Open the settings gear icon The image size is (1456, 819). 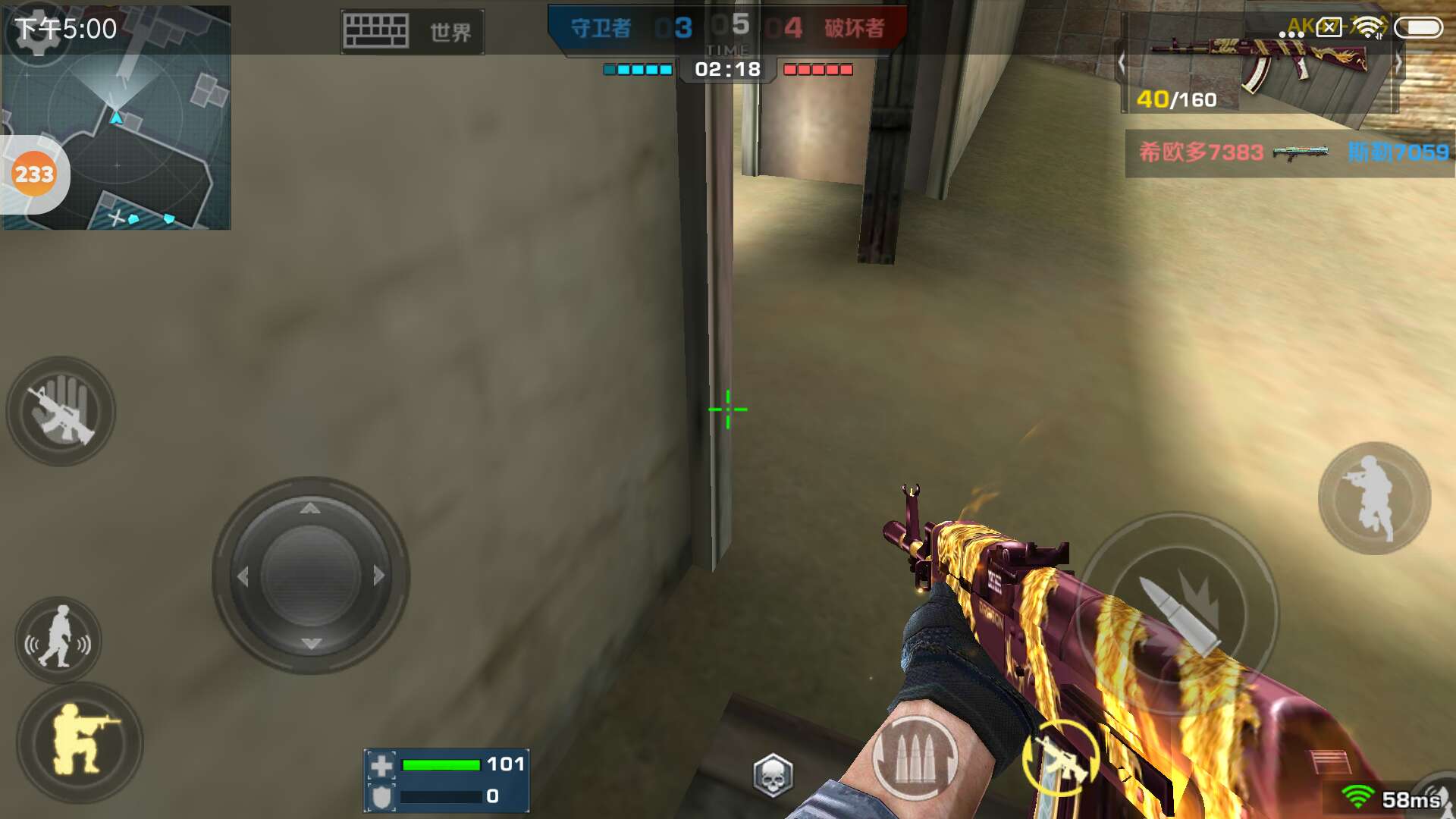tap(36, 32)
